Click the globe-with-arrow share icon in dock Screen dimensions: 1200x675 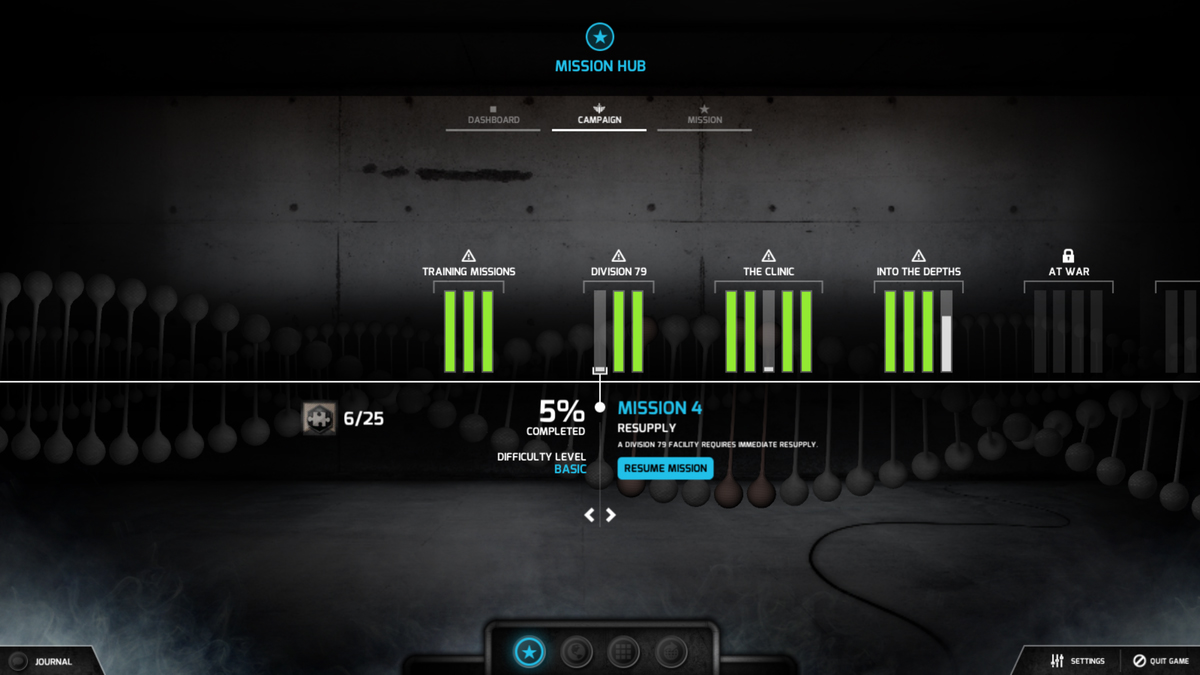pyautogui.click(x=671, y=653)
